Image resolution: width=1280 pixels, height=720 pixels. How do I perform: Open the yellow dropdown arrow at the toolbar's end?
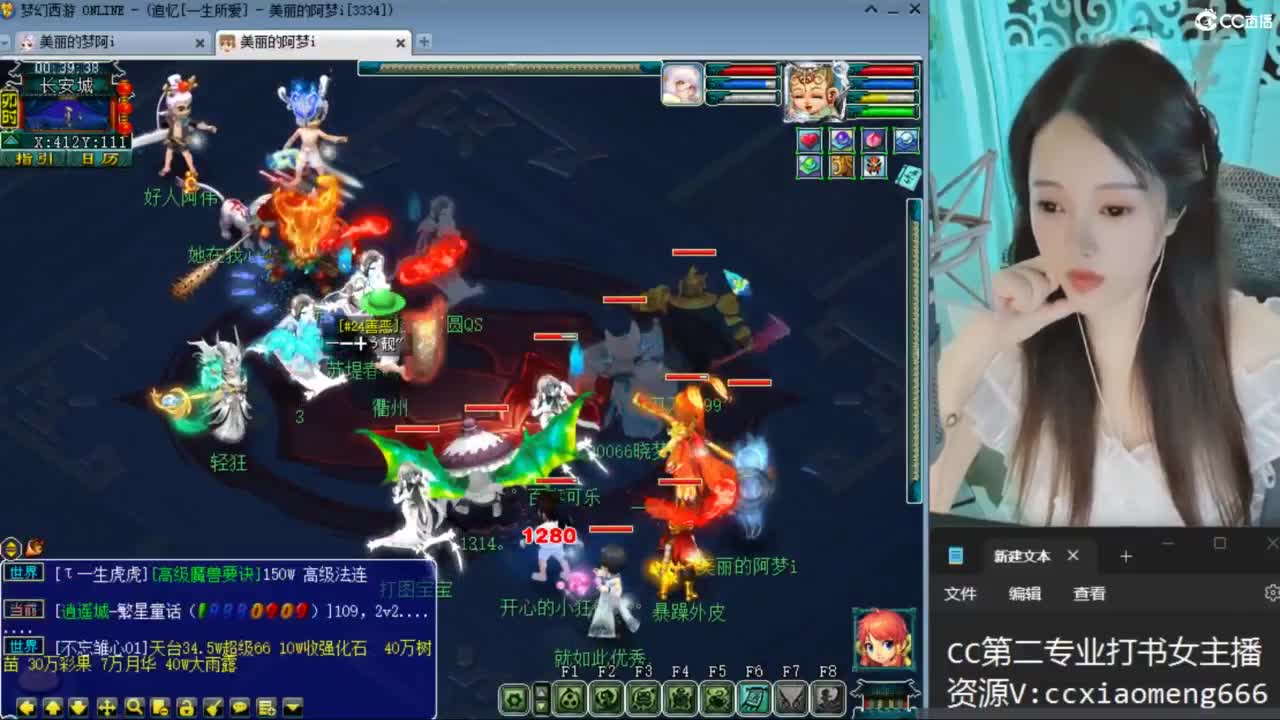[x=293, y=707]
